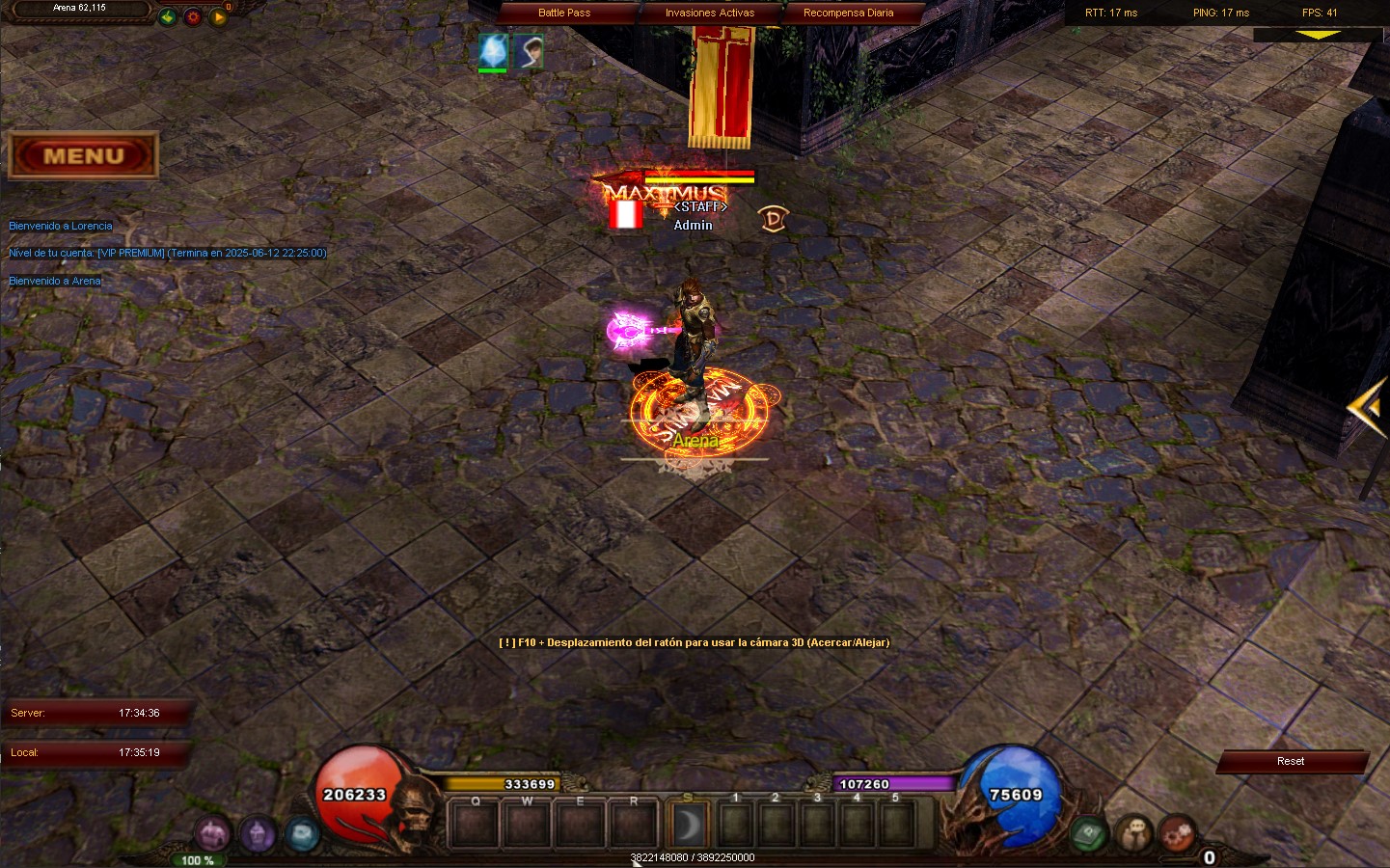Select the crescent moon skill slot

click(689, 825)
